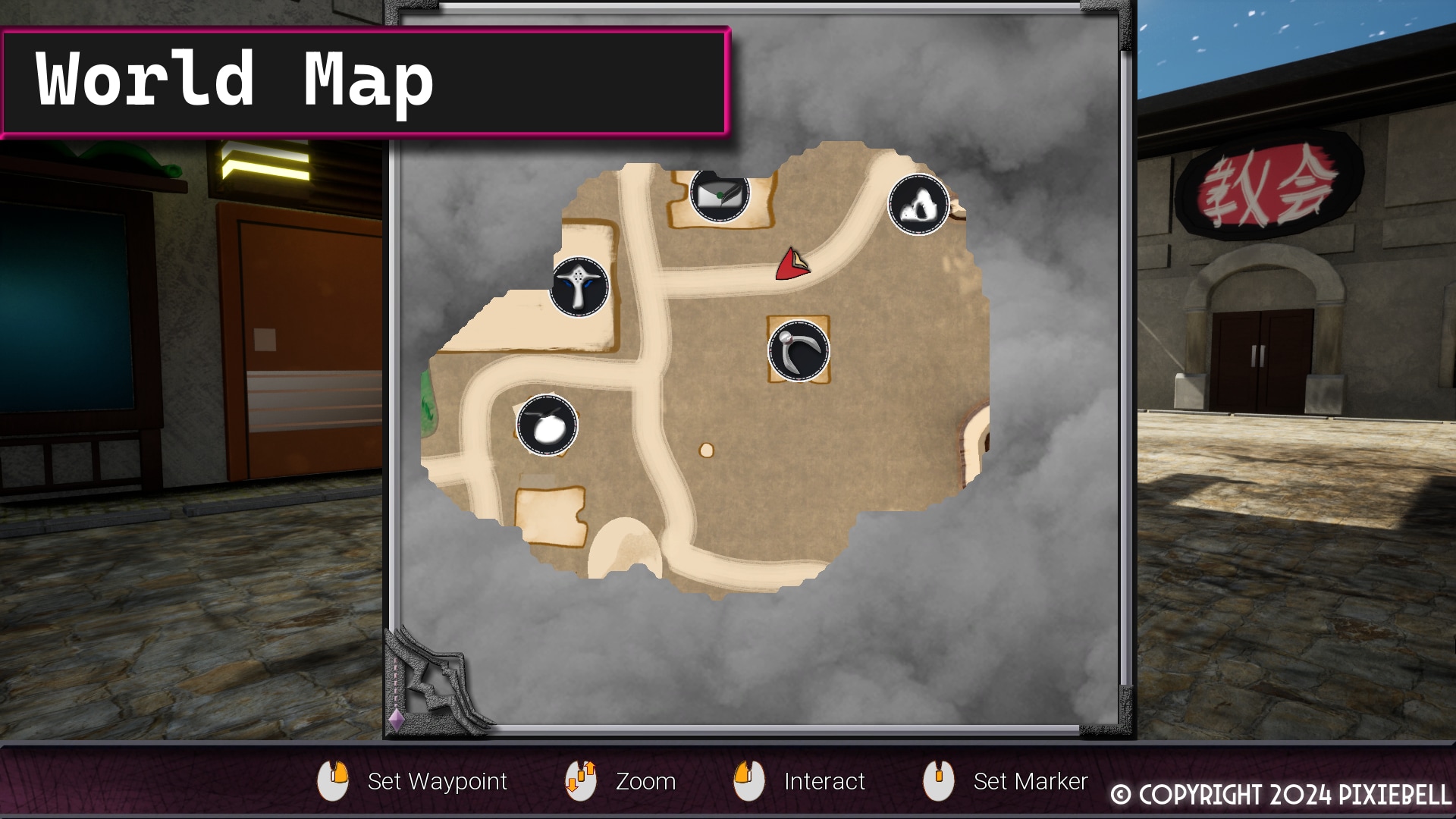Click the Zoom control label

tap(647, 780)
